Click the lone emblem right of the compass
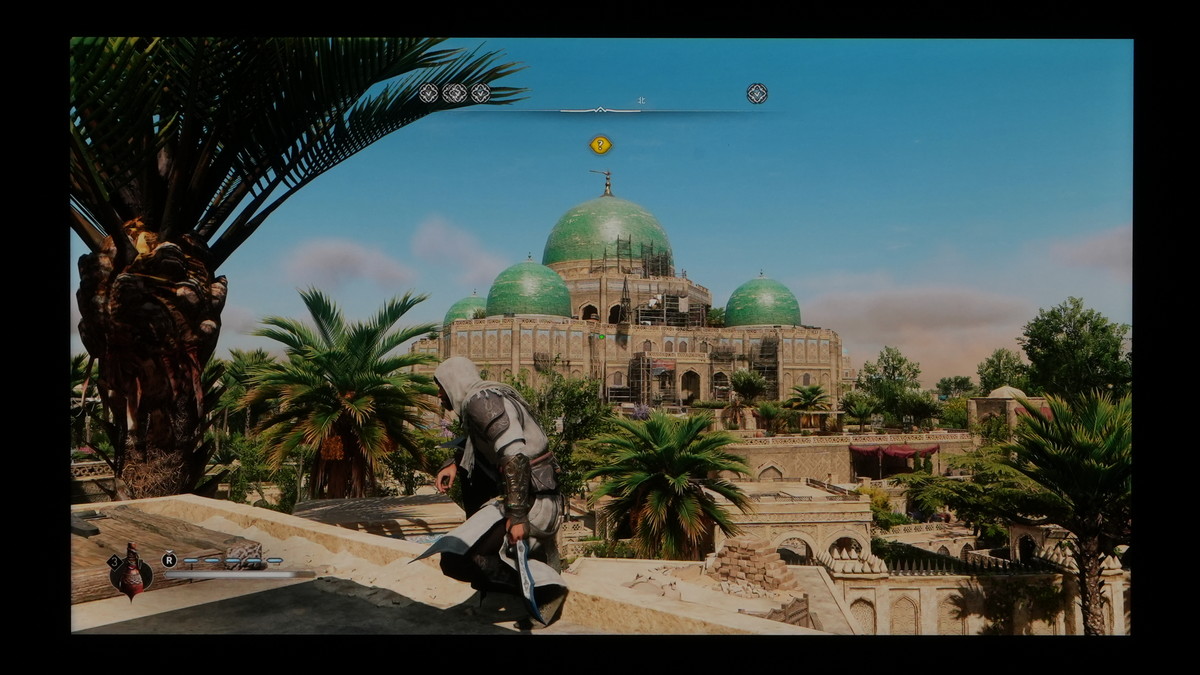 [757, 93]
